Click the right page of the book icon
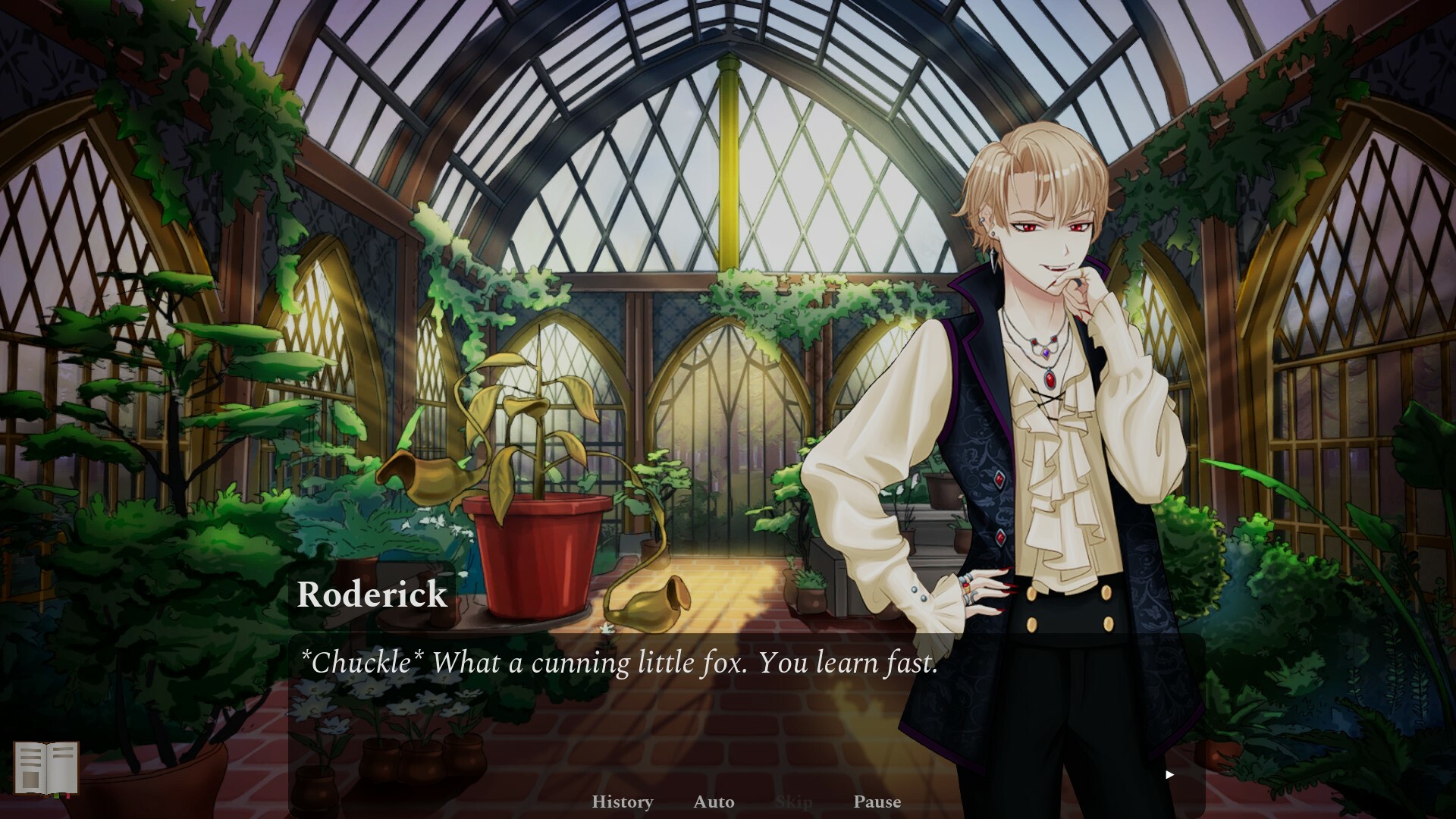Image resolution: width=1456 pixels, height=819 pixels. click(x=62, y=767)
